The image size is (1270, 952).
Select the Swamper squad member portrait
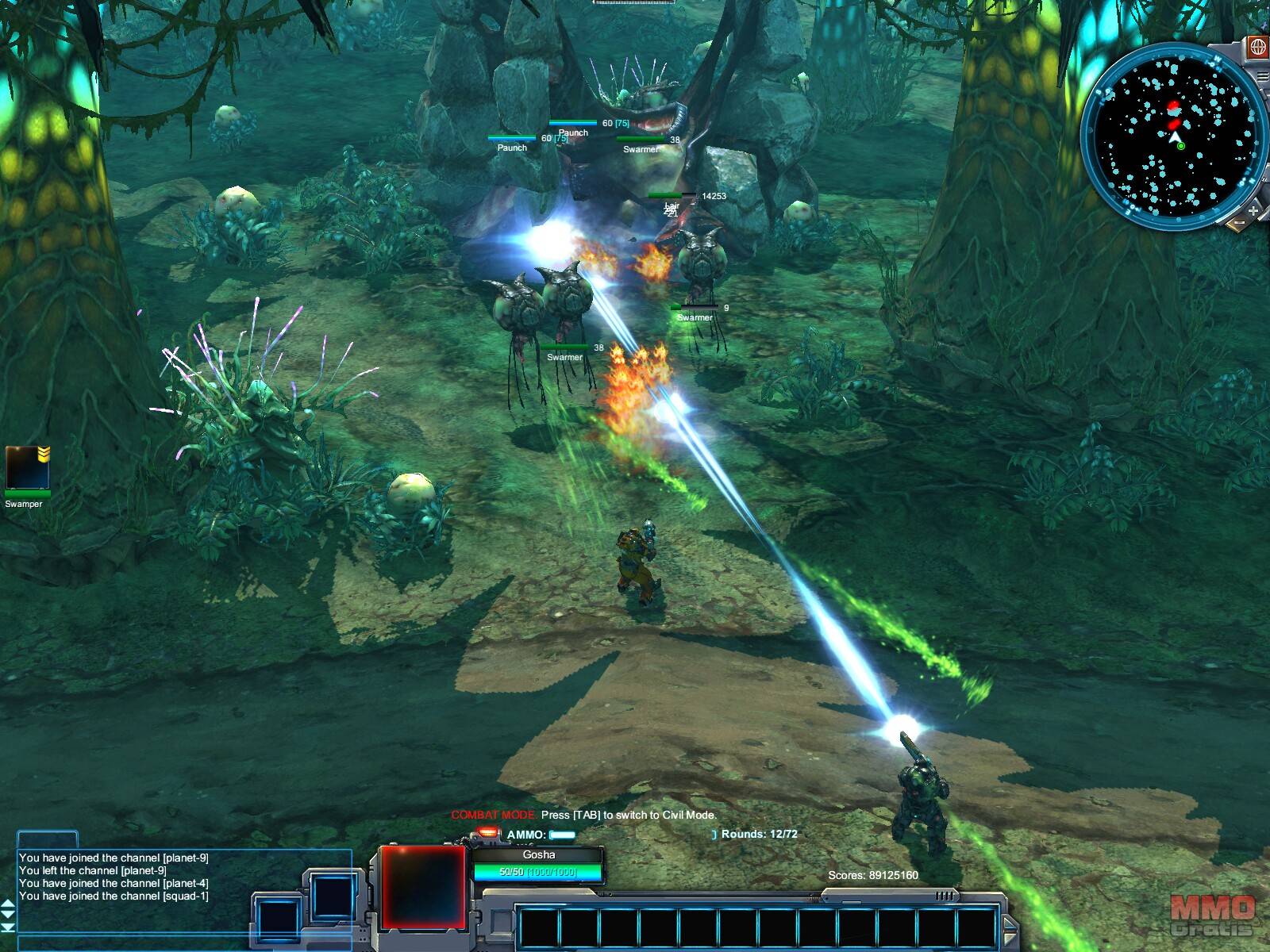tap(27, 468)
